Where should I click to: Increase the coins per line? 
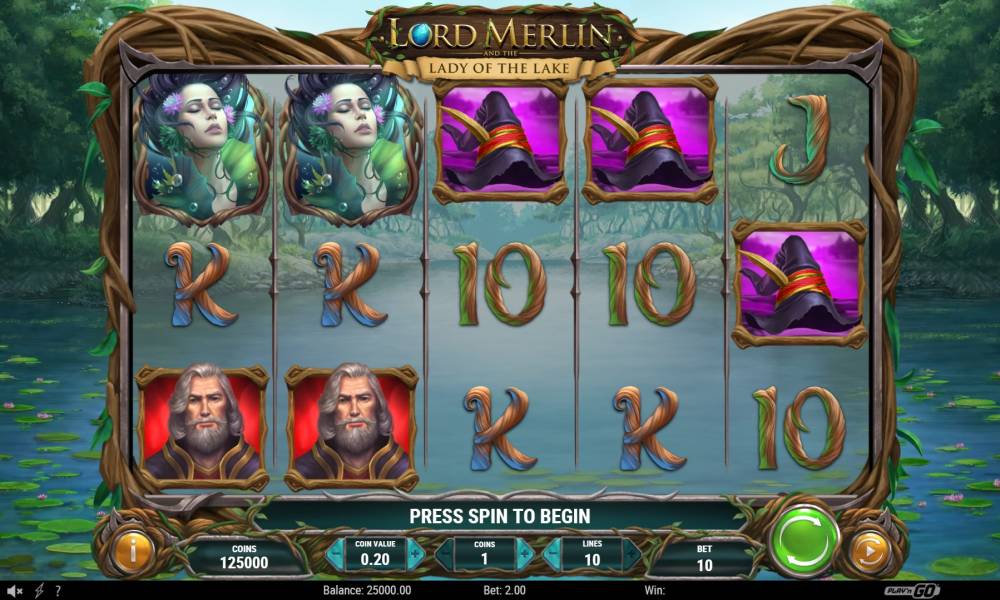point(525,553)
